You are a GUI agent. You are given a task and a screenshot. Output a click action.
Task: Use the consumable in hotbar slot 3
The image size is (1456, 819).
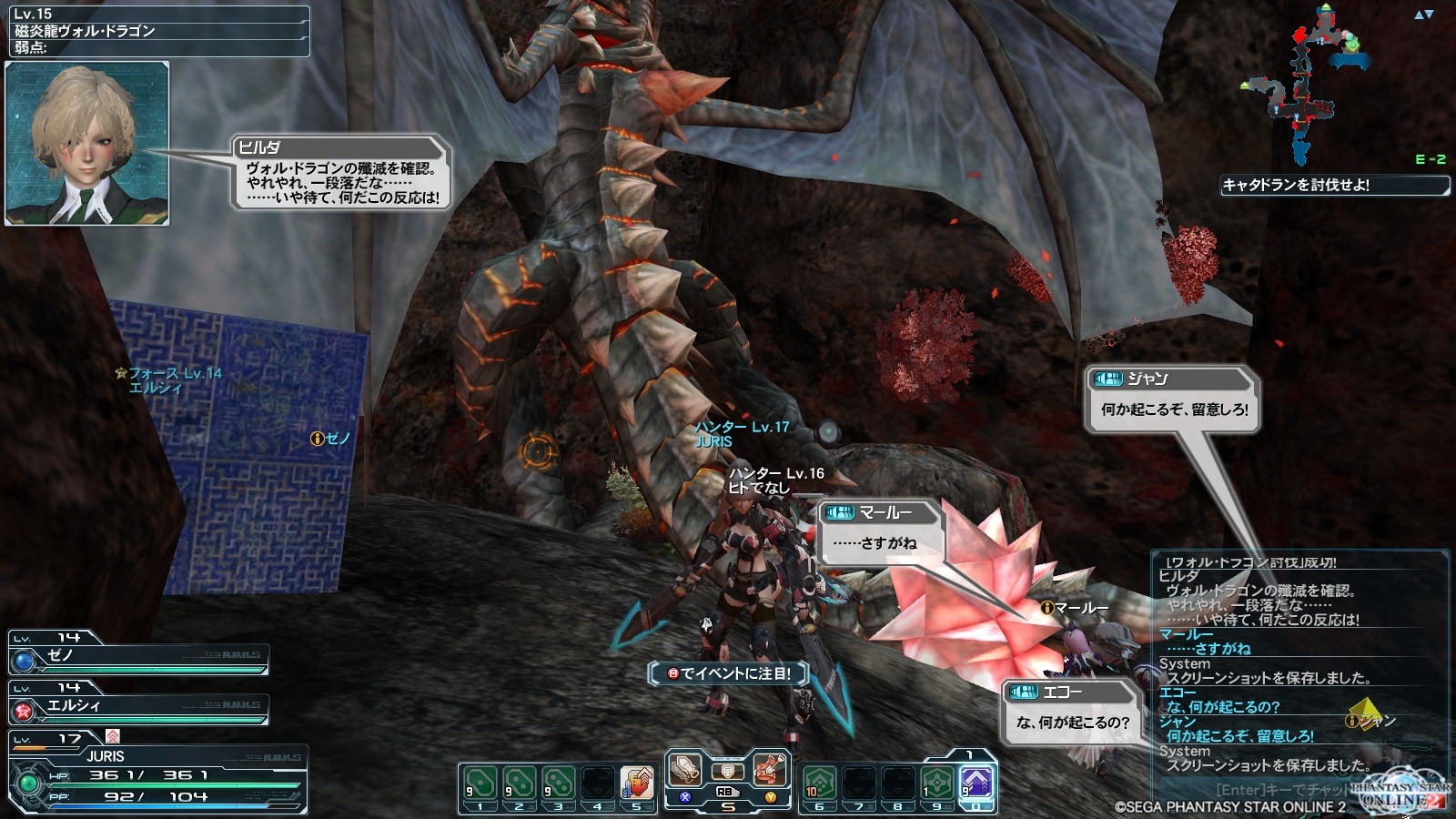559,784
